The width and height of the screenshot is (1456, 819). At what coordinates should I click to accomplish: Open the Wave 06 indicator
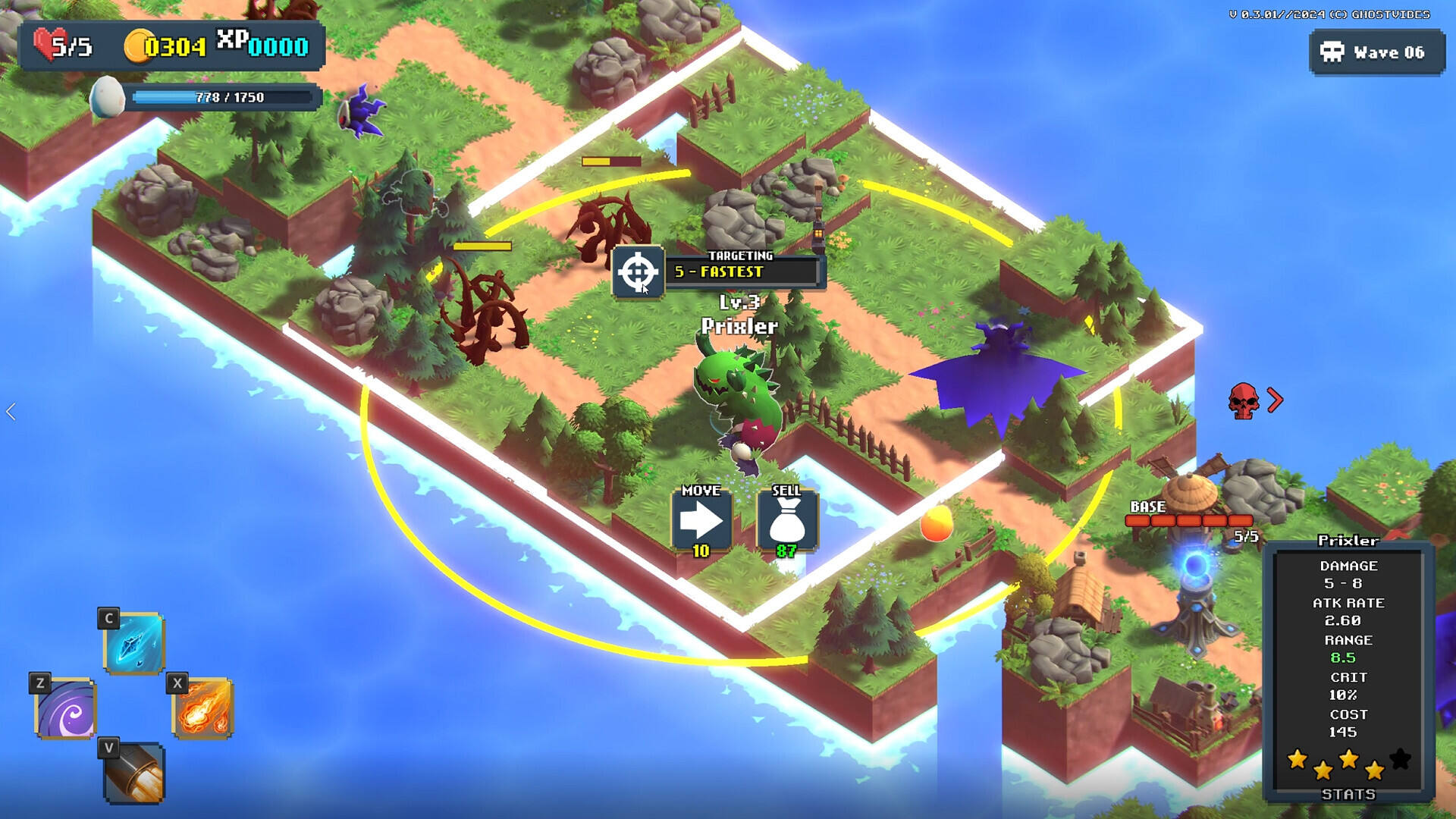click(x=1376, y=52)
